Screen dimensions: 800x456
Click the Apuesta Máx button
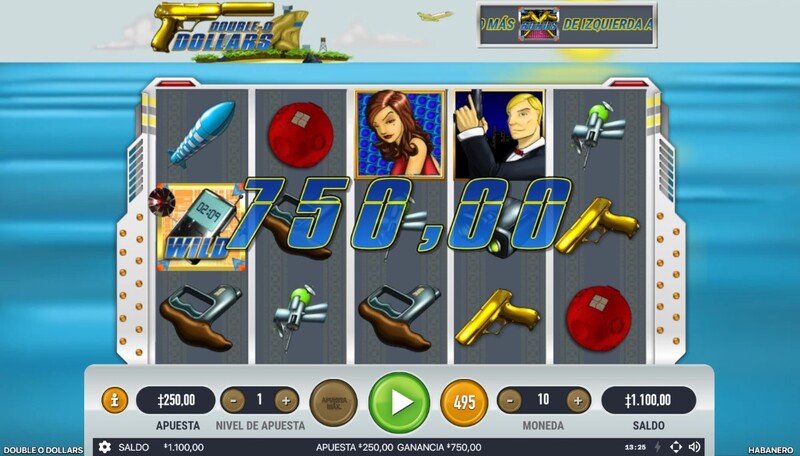click(x=333, y=402)
